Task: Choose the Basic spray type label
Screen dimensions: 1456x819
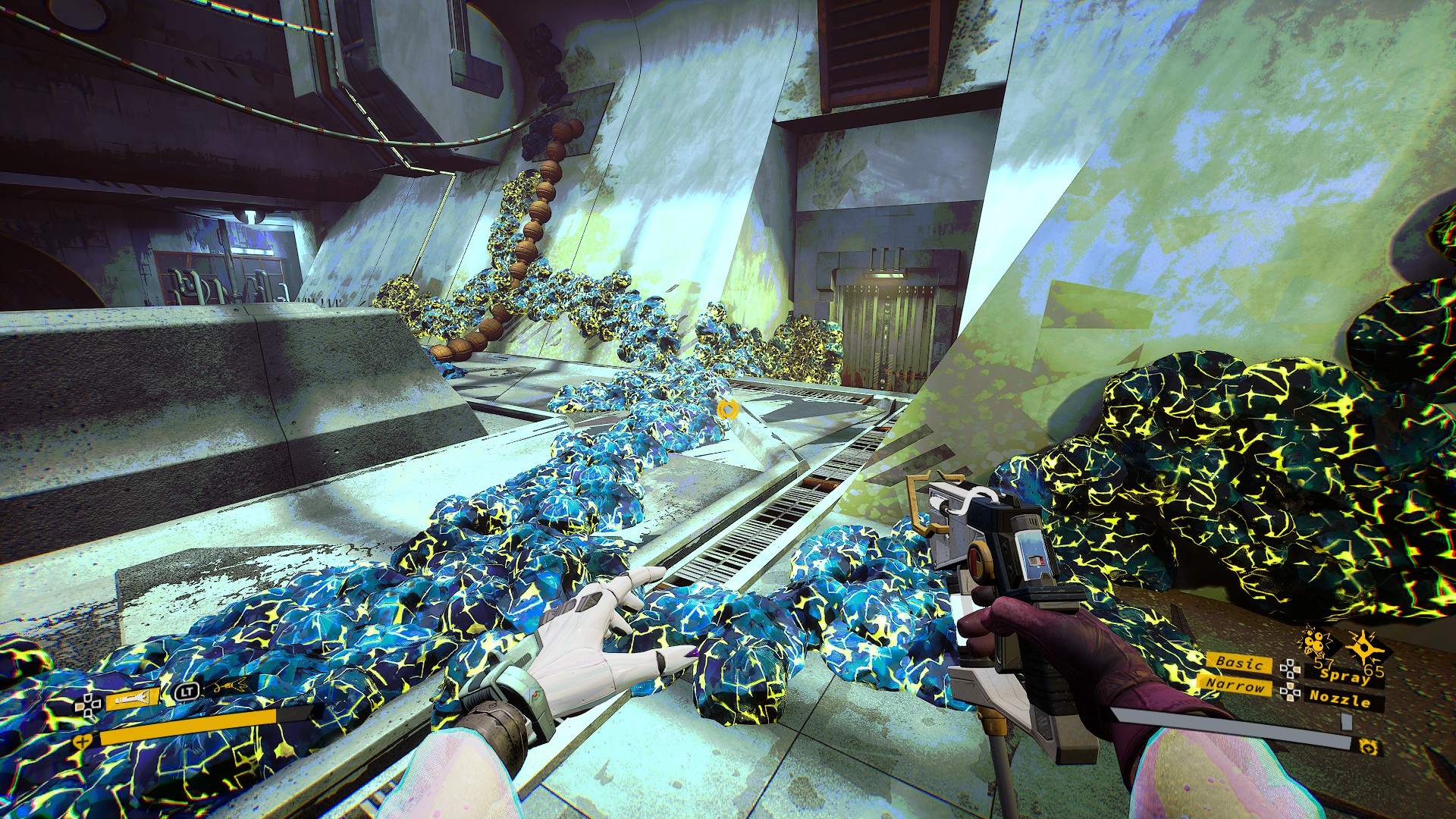Action: 1239,662
